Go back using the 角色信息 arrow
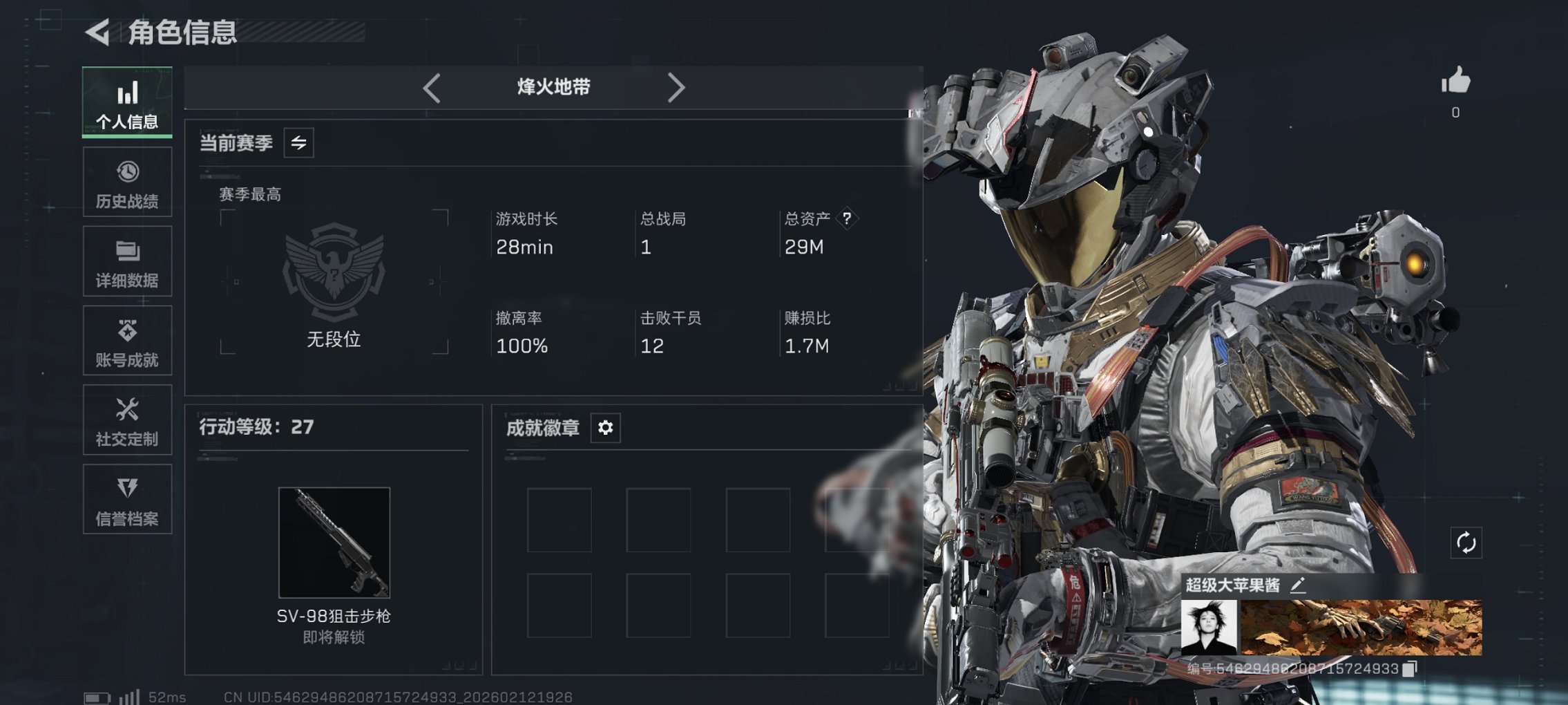Image resolution: width=1568 pixels, height=705 pixels. (97, 30)
